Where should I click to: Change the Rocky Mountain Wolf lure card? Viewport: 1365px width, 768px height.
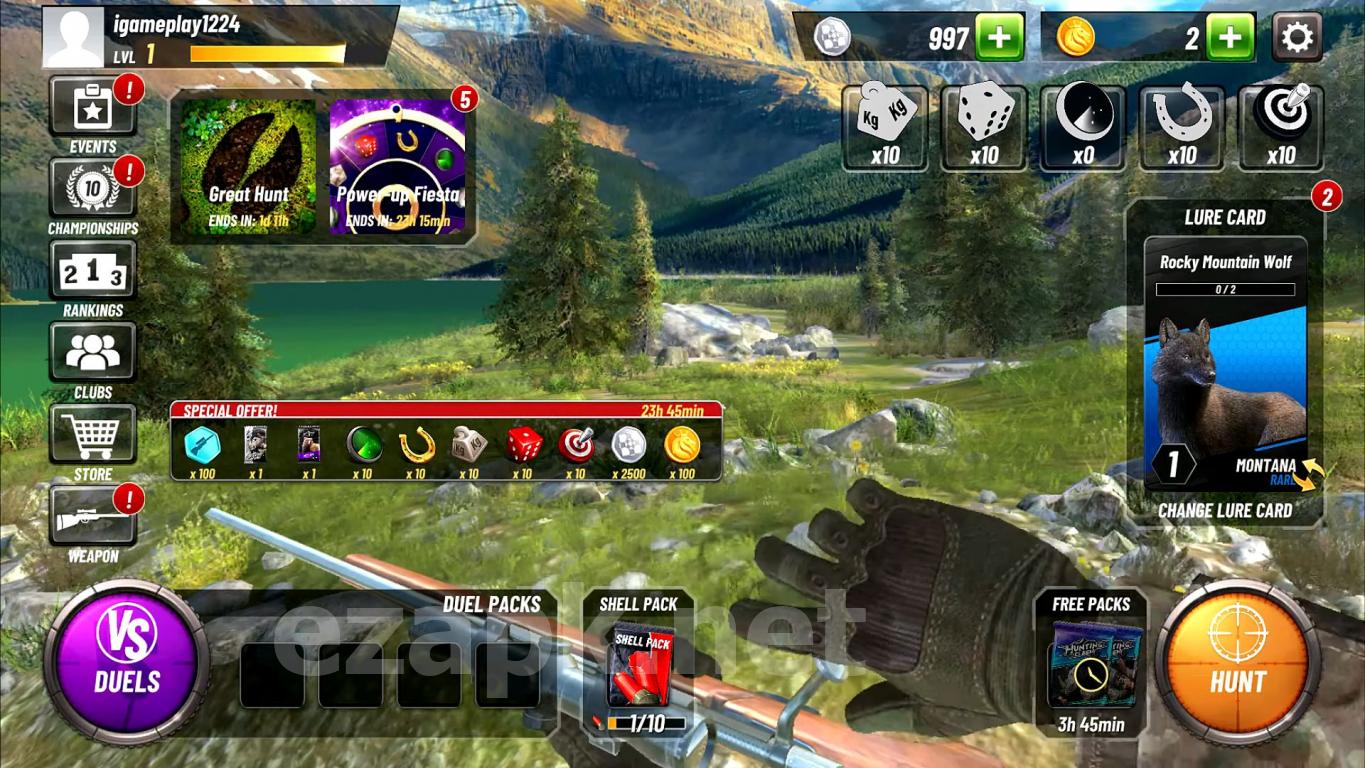(1225, 510)
